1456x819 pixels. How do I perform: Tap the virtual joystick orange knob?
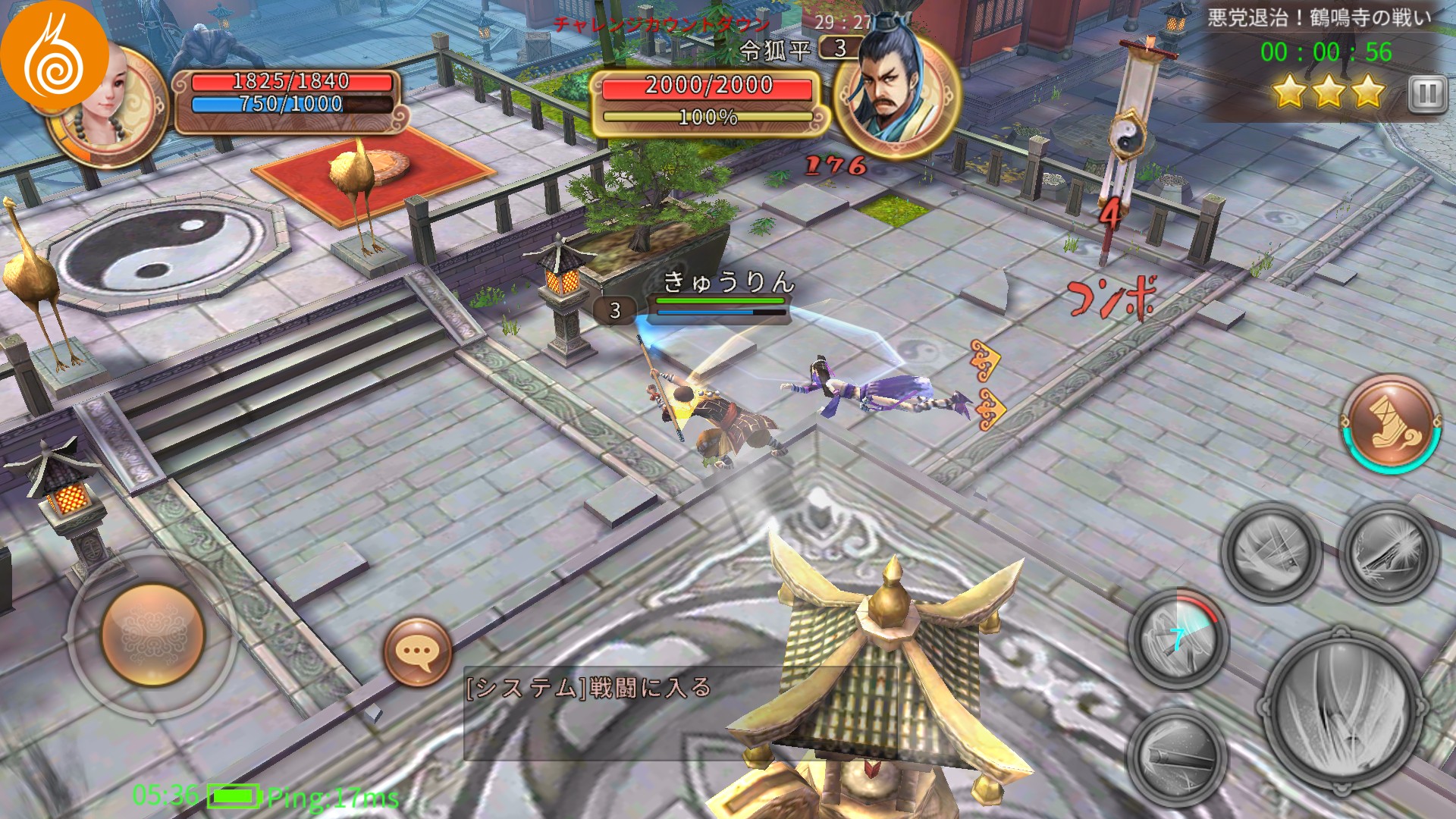click(x=152, y=635)
